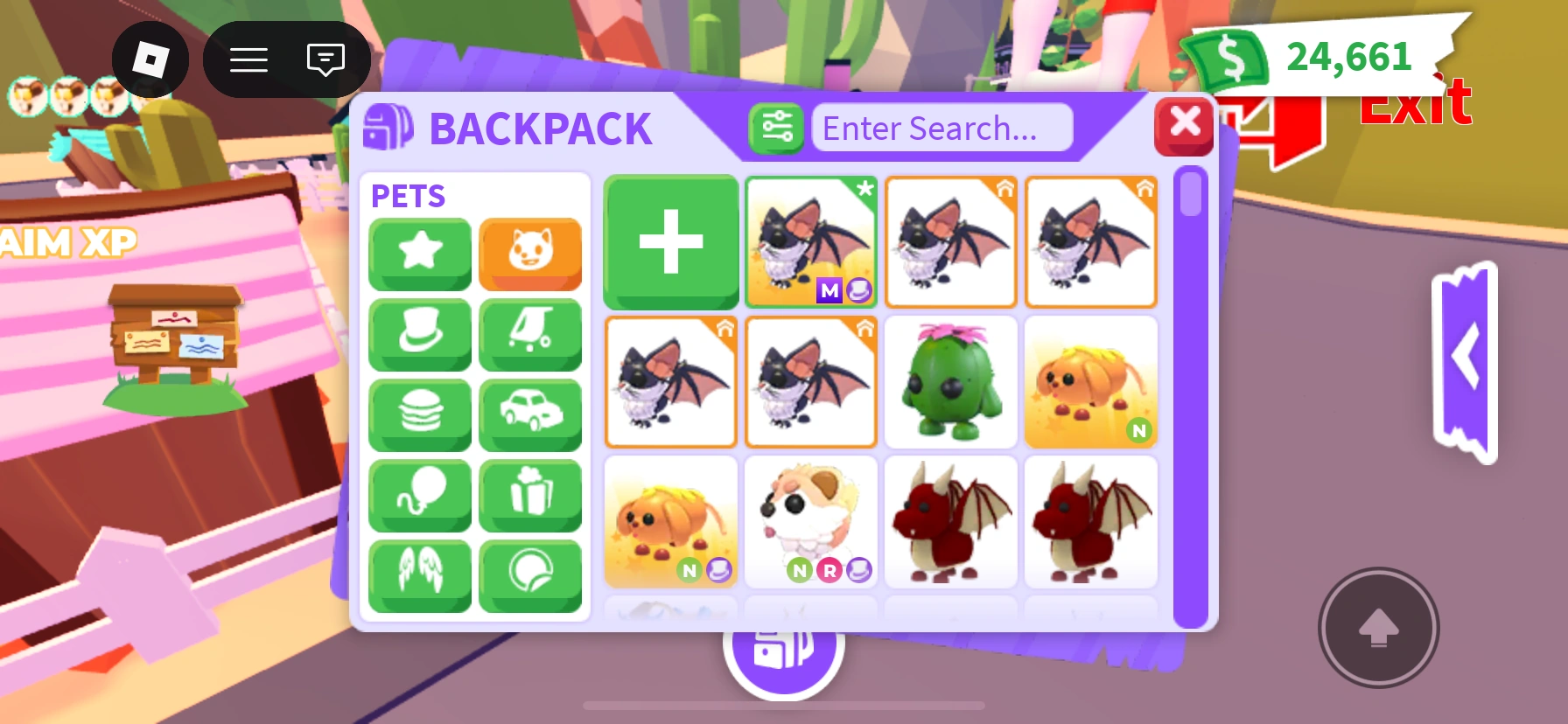This screenshot has width=1568, height=724.
Task: Open the search filter options
Action: point(775,128)
